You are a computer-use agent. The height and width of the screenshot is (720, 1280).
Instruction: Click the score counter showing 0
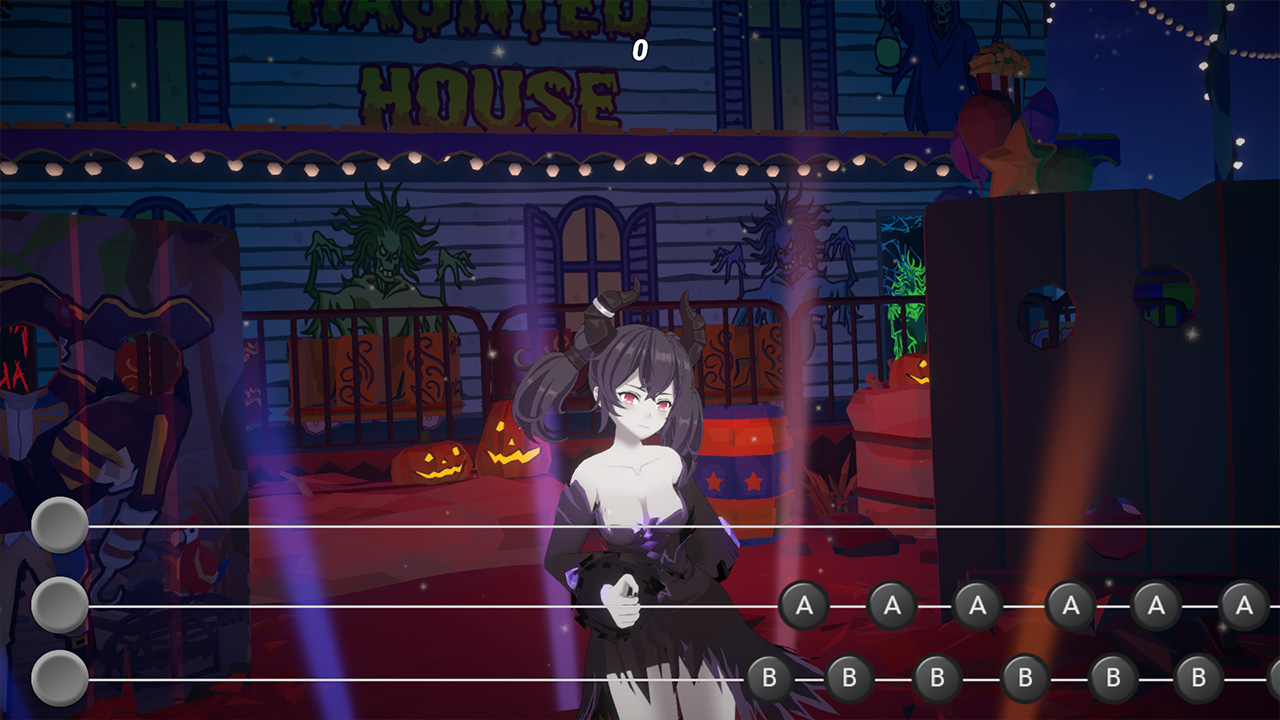pyautogui.click(x=640, y=47)
